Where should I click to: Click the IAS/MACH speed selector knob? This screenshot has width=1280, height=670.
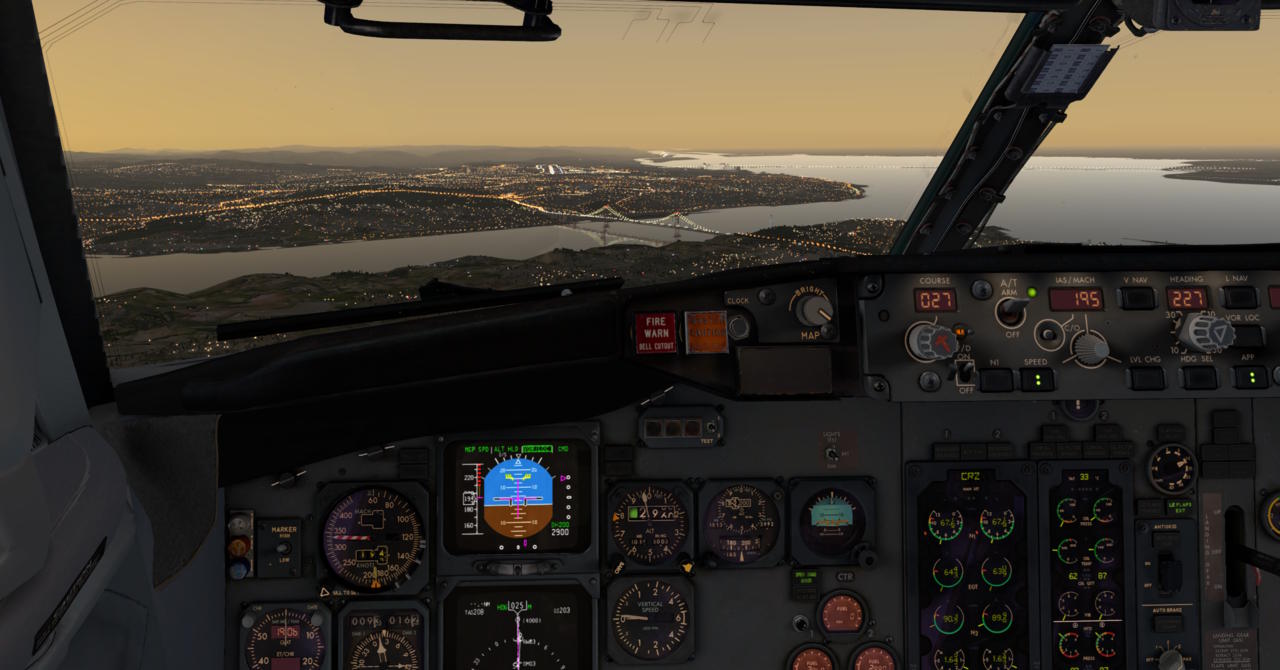[1089, 348]
